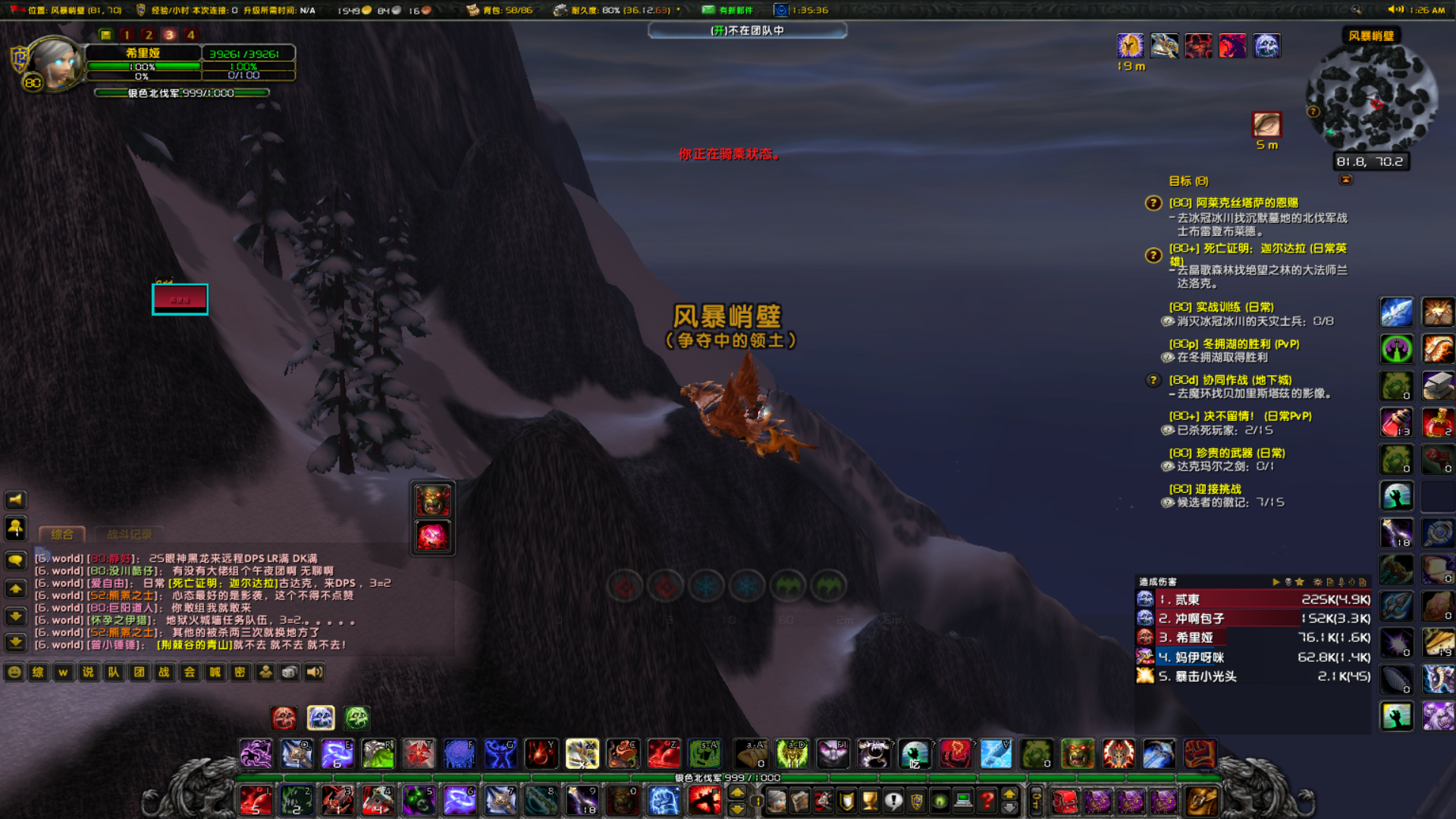Click the minimap
Image resolution: width=1456 pixels, height=819 pixels.
[x=1371, y=99]
